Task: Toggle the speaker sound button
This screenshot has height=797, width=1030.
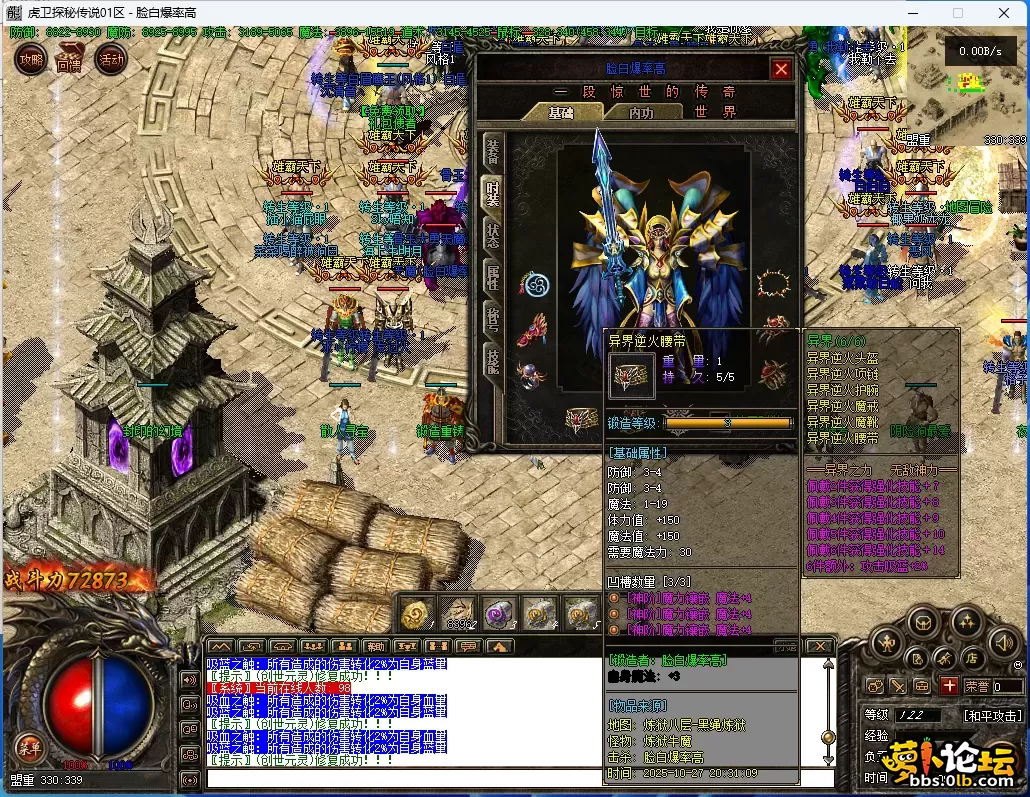Action: tap(1004, 643)
